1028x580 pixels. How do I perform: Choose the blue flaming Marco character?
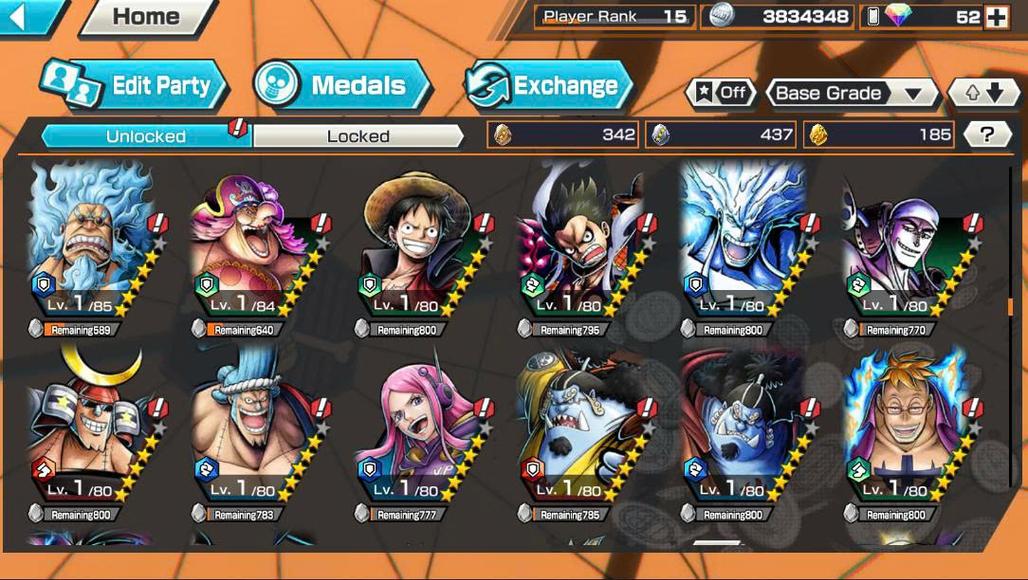point(904,430)
